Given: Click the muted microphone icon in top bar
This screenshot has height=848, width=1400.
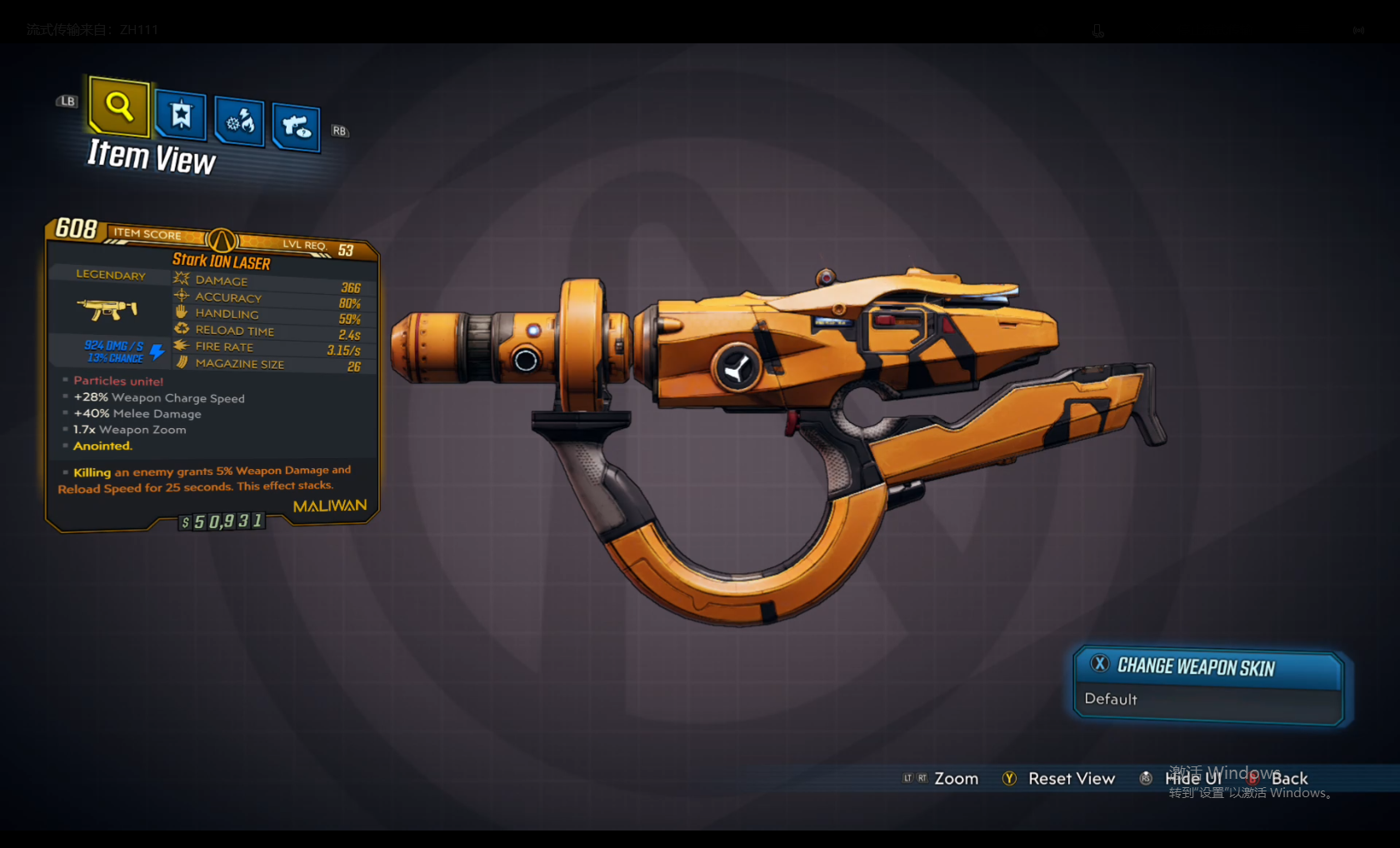Looking at the screenshot, I should click(x=1097, y=30).
